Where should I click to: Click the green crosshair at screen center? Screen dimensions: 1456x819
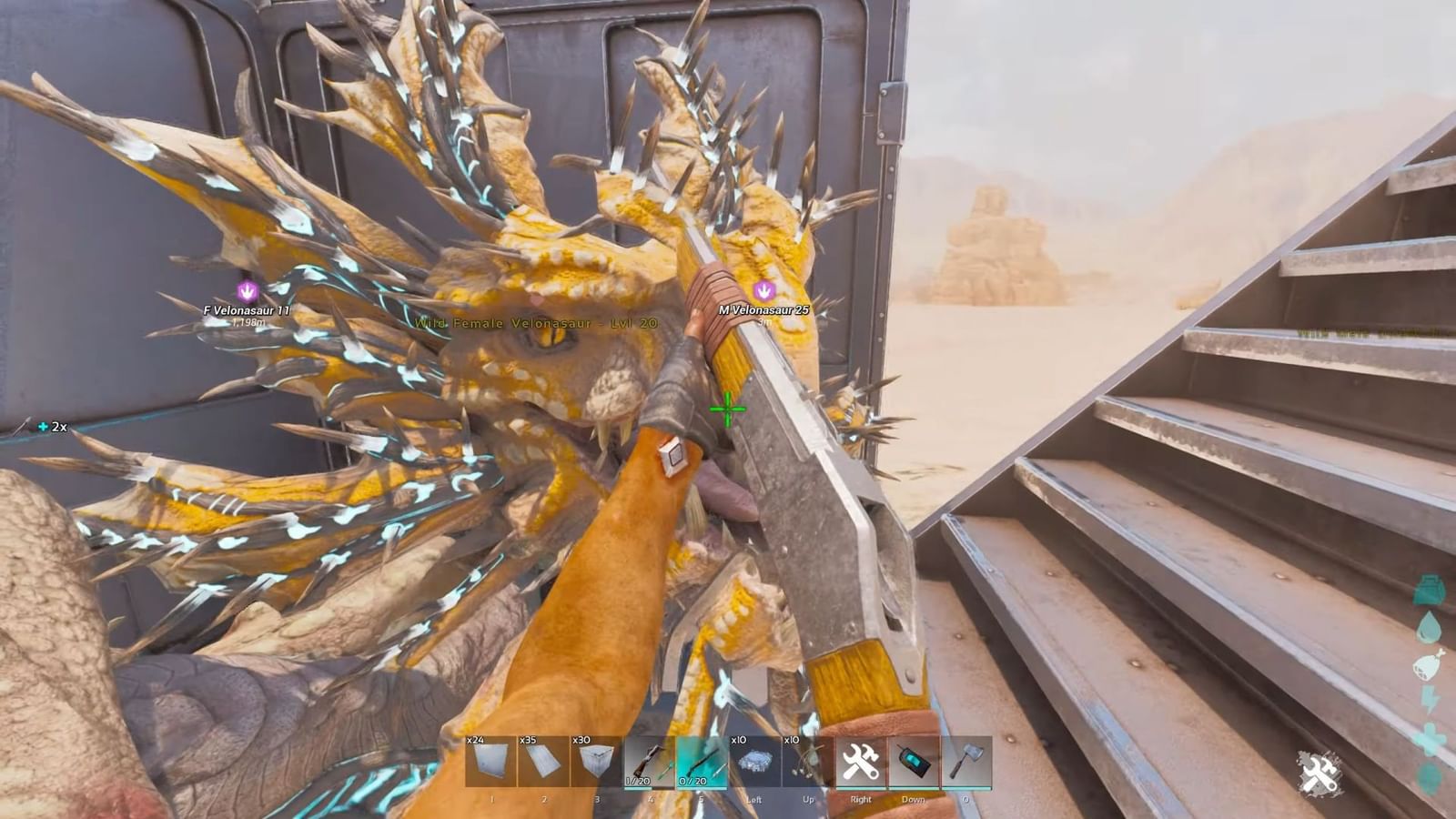pyautogui.click(x=727, y=411)
